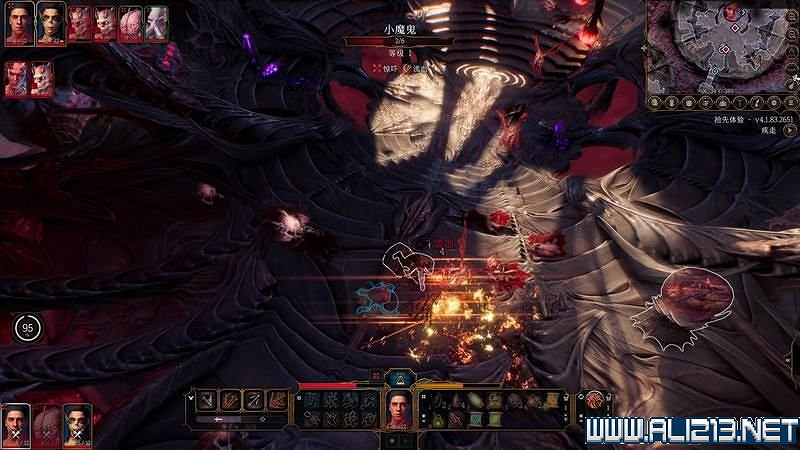The height and width of the screenshot is (450, 800).
Task: Select the bottom-left githyanki party portrait
Action: 76,423
